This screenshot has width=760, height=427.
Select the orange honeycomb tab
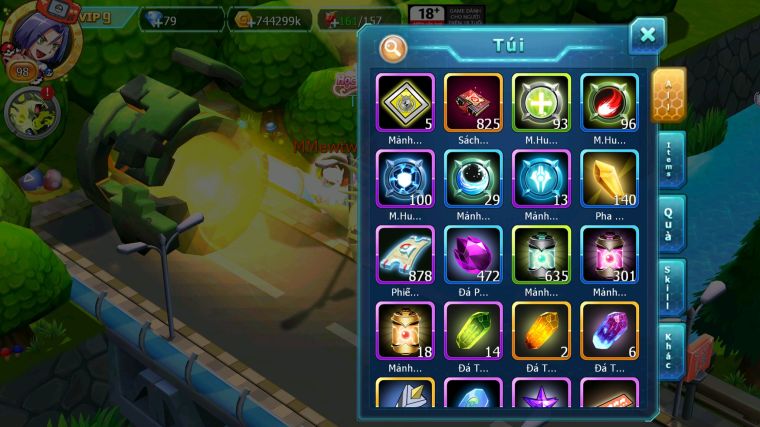(x=668, y=95)
